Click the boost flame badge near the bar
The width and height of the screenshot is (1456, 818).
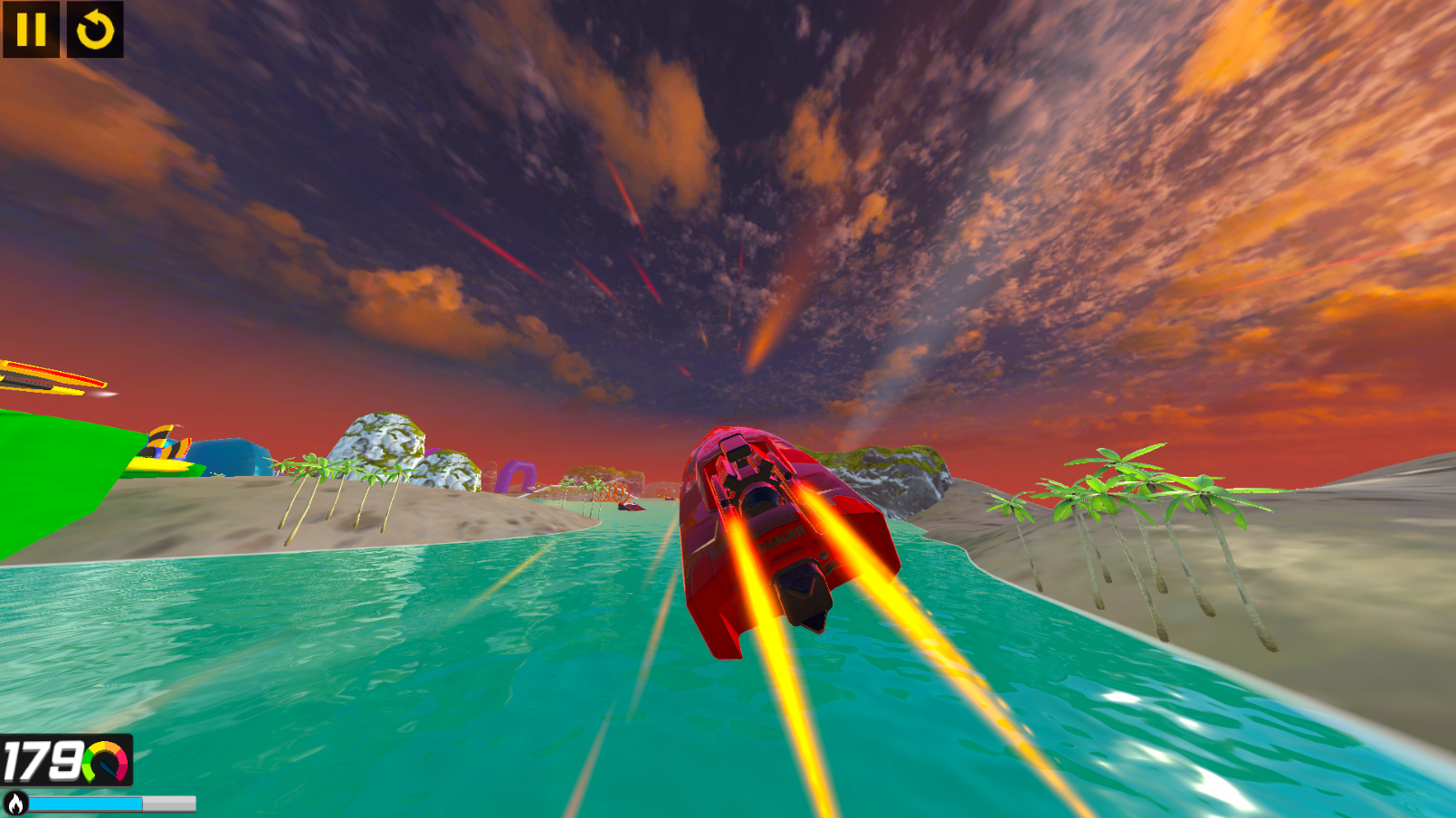(14, 803)
